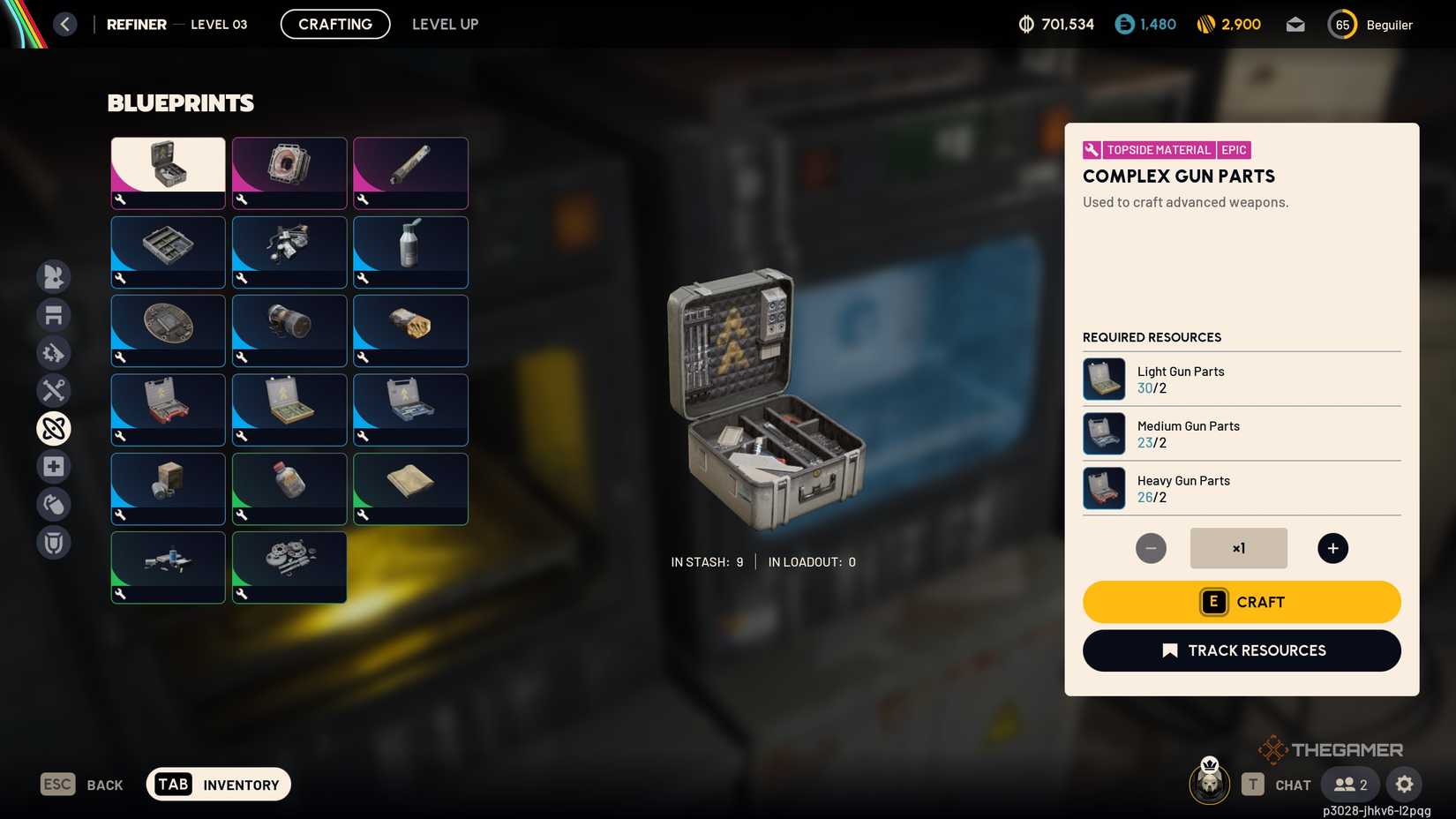Open the medical blueprints category

[x=54, y=466]
